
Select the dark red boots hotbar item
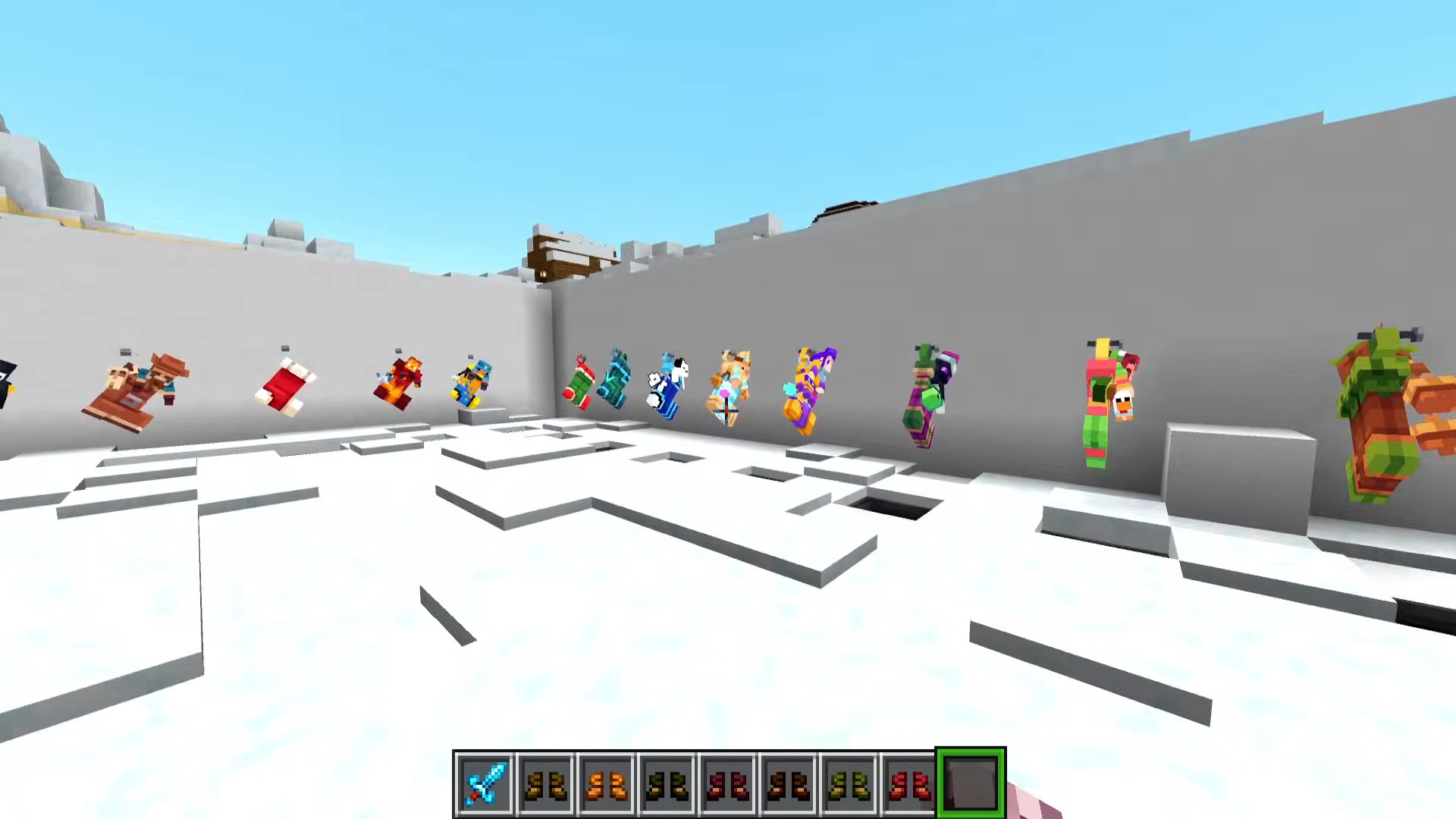point(728,782)
